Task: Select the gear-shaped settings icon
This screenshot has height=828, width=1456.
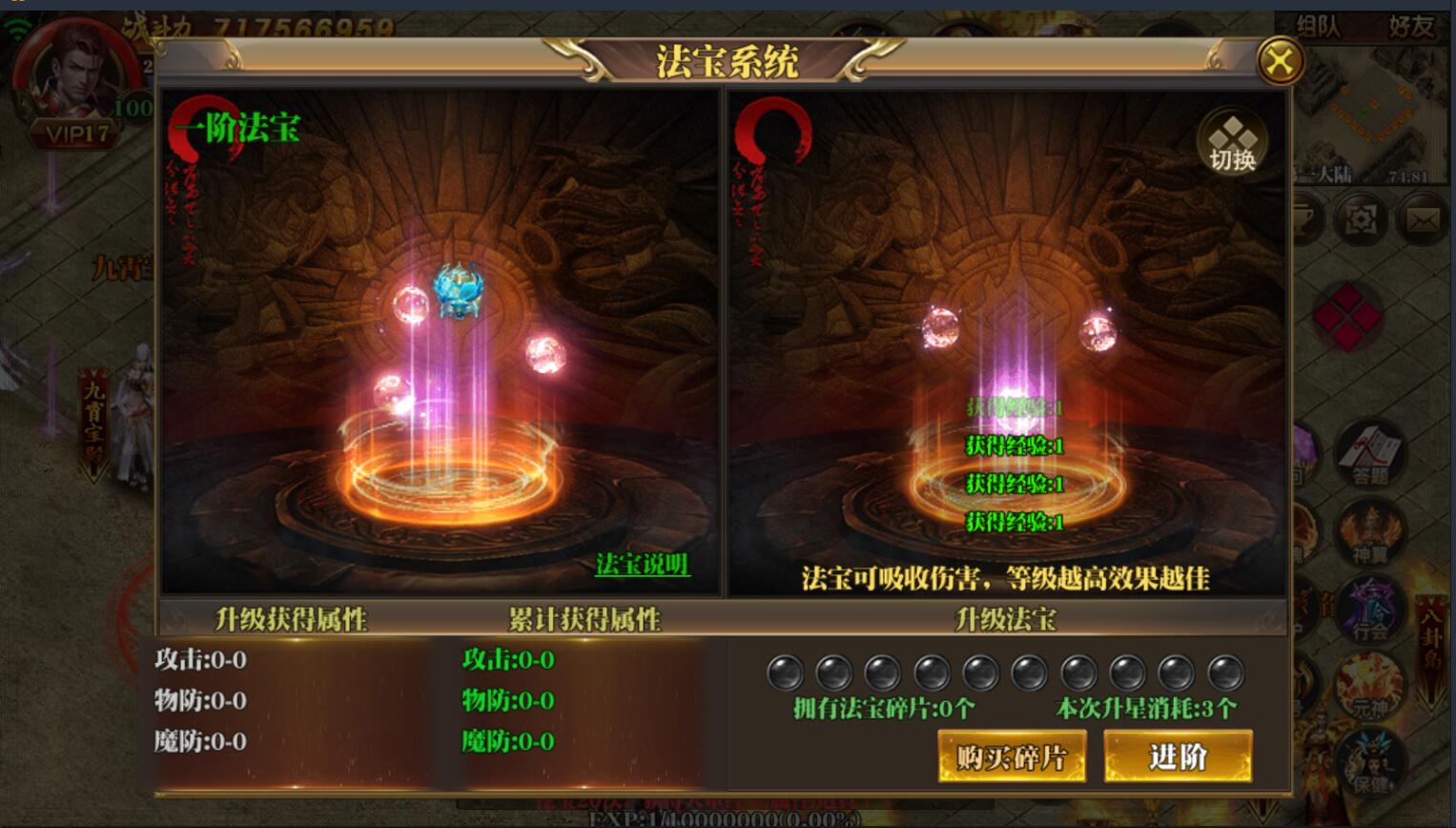Action: 1361,220
